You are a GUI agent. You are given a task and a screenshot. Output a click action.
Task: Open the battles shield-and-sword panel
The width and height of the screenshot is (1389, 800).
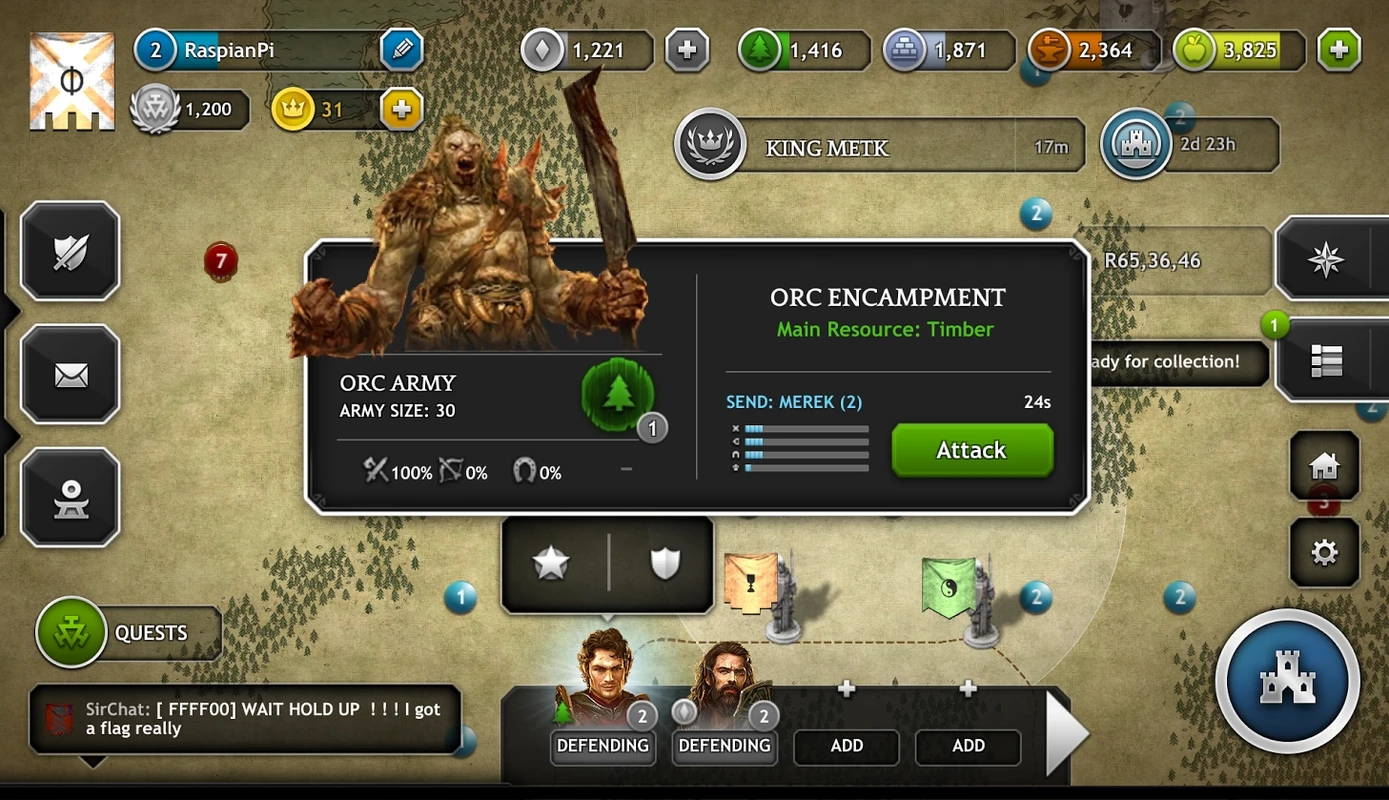pyautogui.click(x=70, y=252)
